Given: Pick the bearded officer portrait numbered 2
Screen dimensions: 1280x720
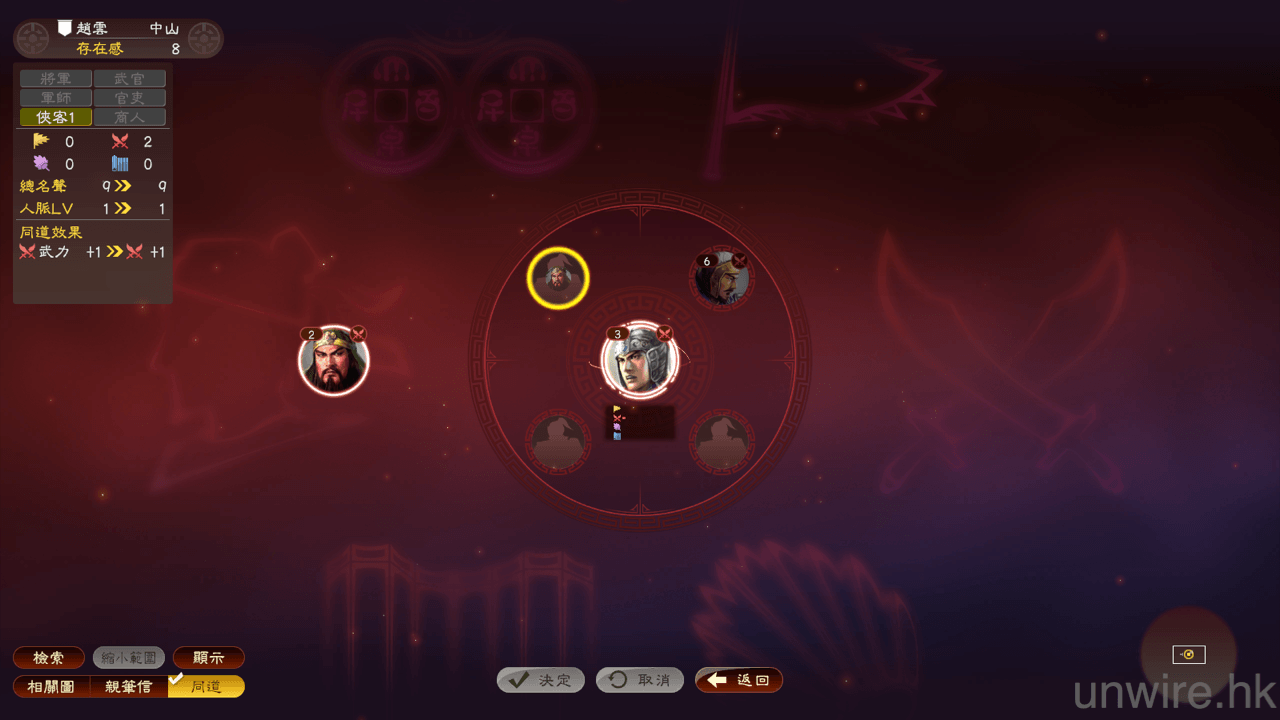Looking at the screenshot, I should tap(334, 362).
